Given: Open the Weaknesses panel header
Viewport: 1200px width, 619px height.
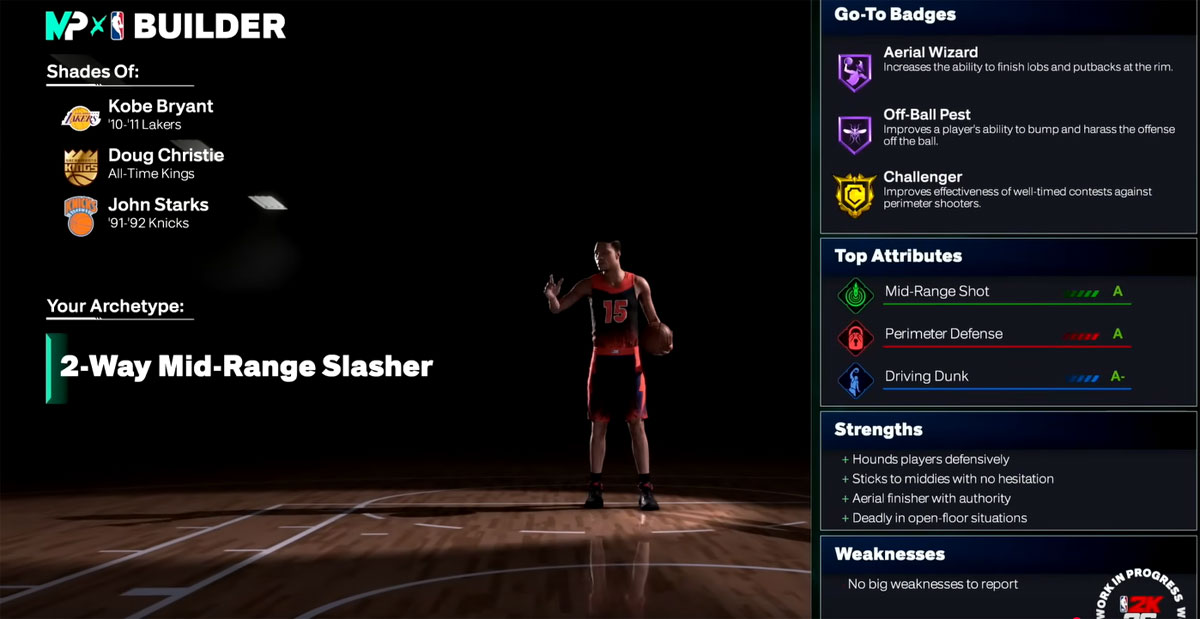Looking at the screenshot, I should pos(889,554).
